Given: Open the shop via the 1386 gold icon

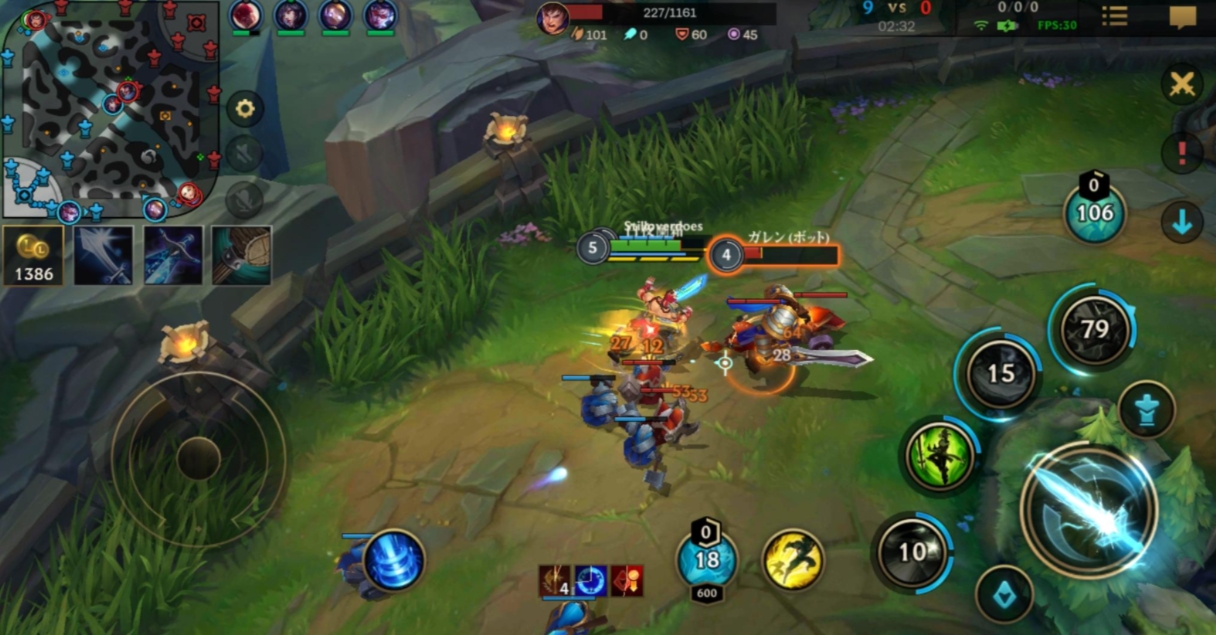Looking at the screenshot, I should coord(33,256).
